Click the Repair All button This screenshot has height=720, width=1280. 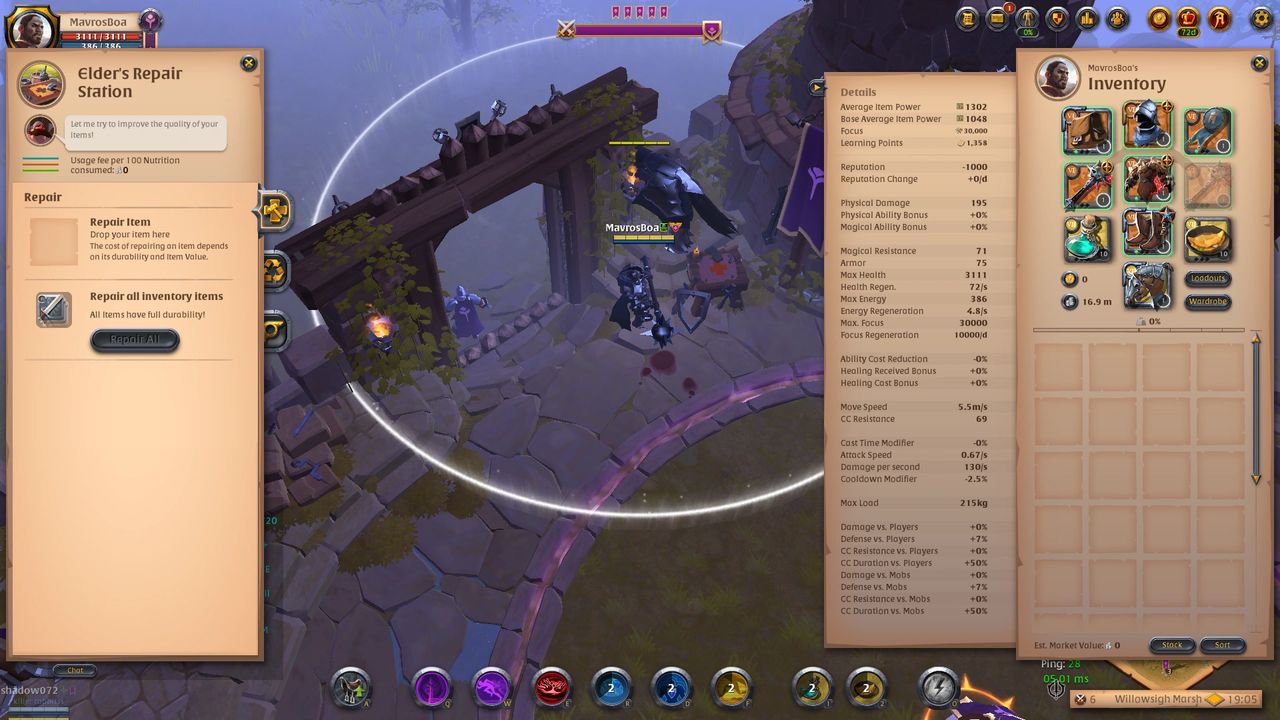(134, 340)
